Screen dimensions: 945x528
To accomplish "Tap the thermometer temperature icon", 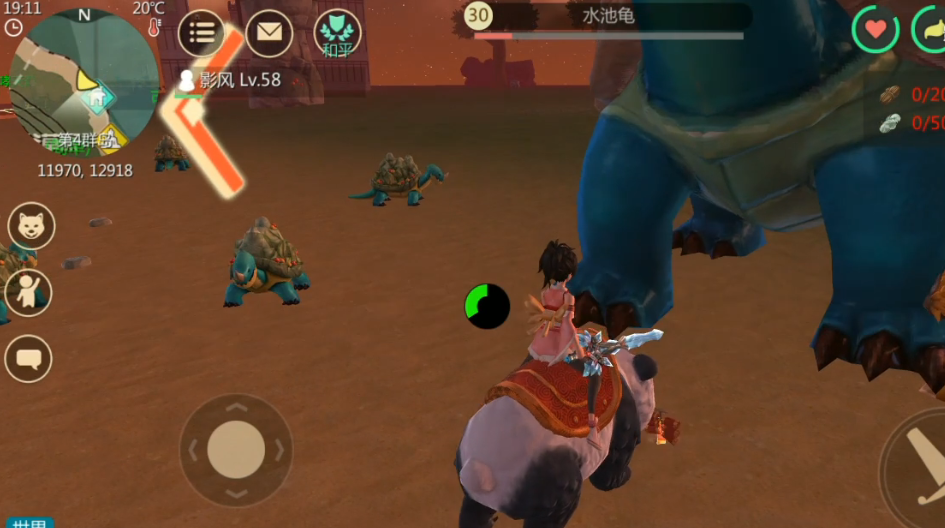I will pyautogui.click(x=154, y=28).
